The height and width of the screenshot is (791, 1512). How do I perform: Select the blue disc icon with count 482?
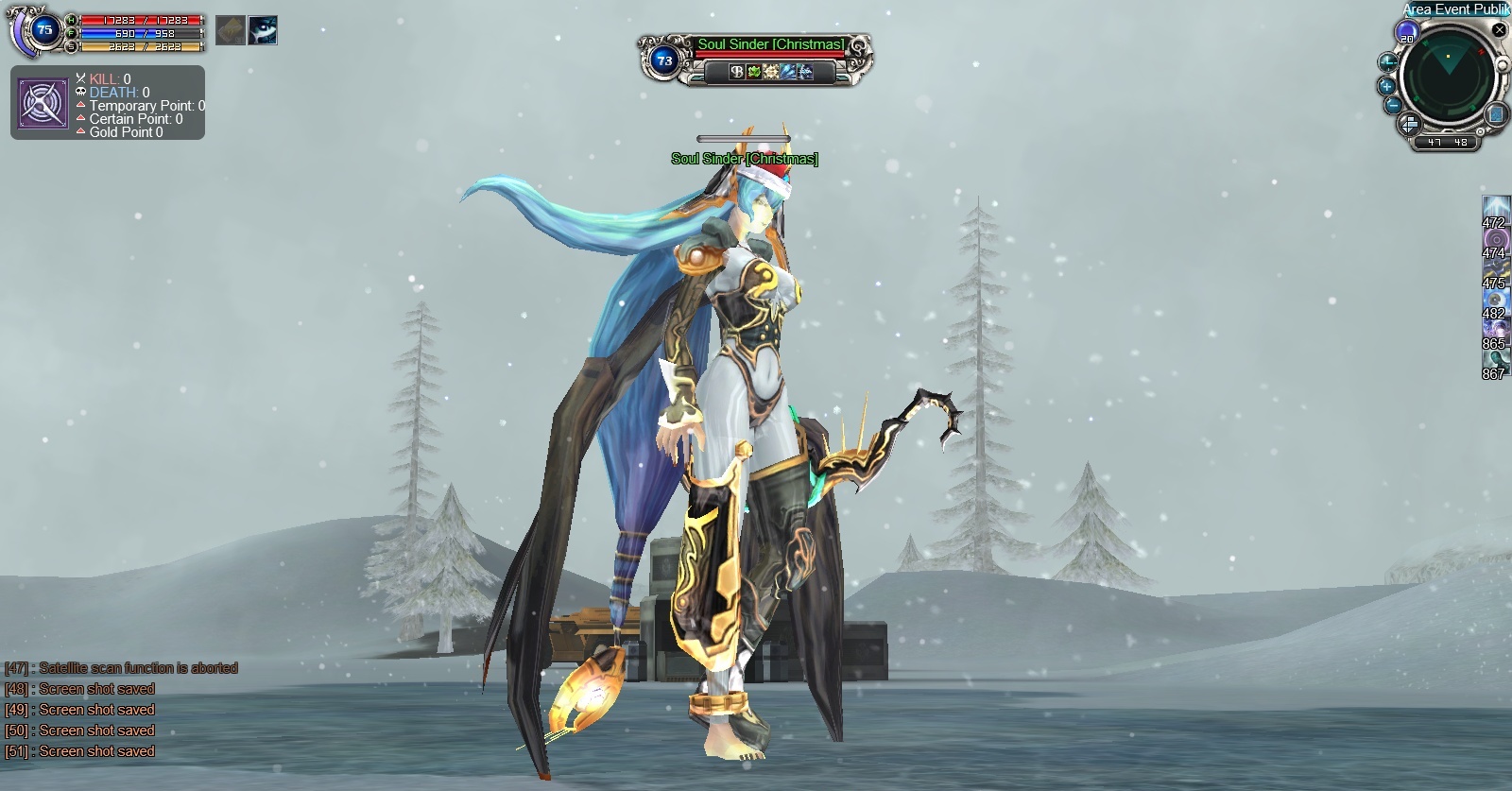1496,299
